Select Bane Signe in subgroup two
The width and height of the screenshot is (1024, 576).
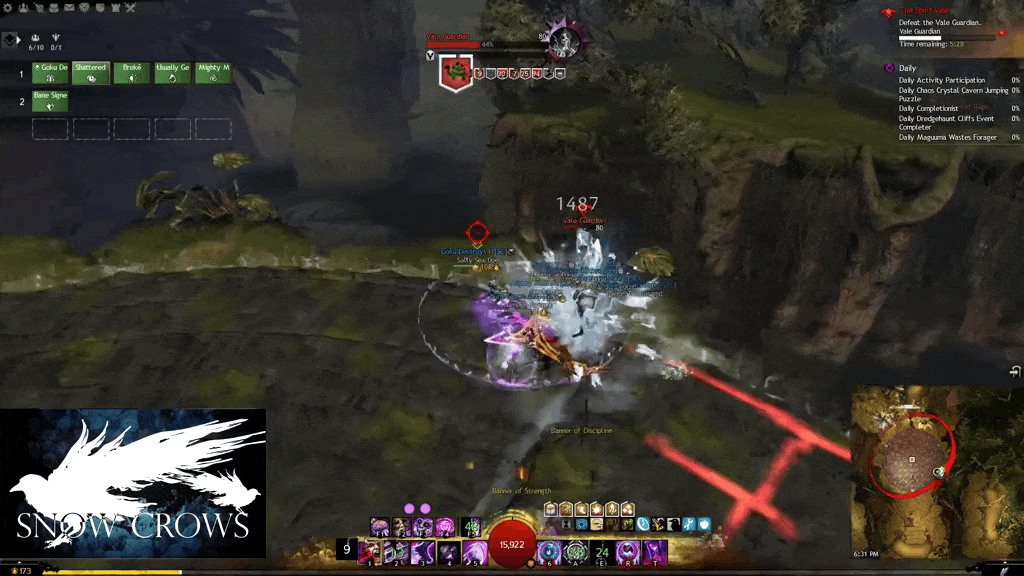pos(50,100)
